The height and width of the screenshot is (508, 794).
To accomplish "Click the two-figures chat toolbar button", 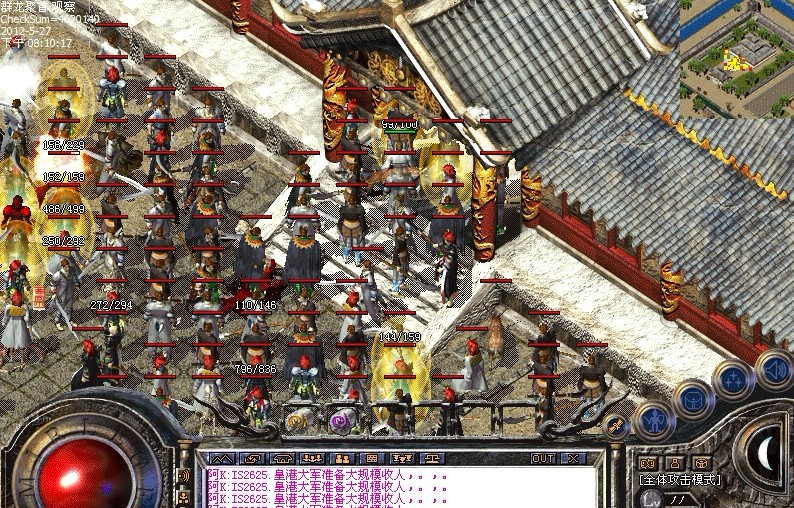I will 340,458.
